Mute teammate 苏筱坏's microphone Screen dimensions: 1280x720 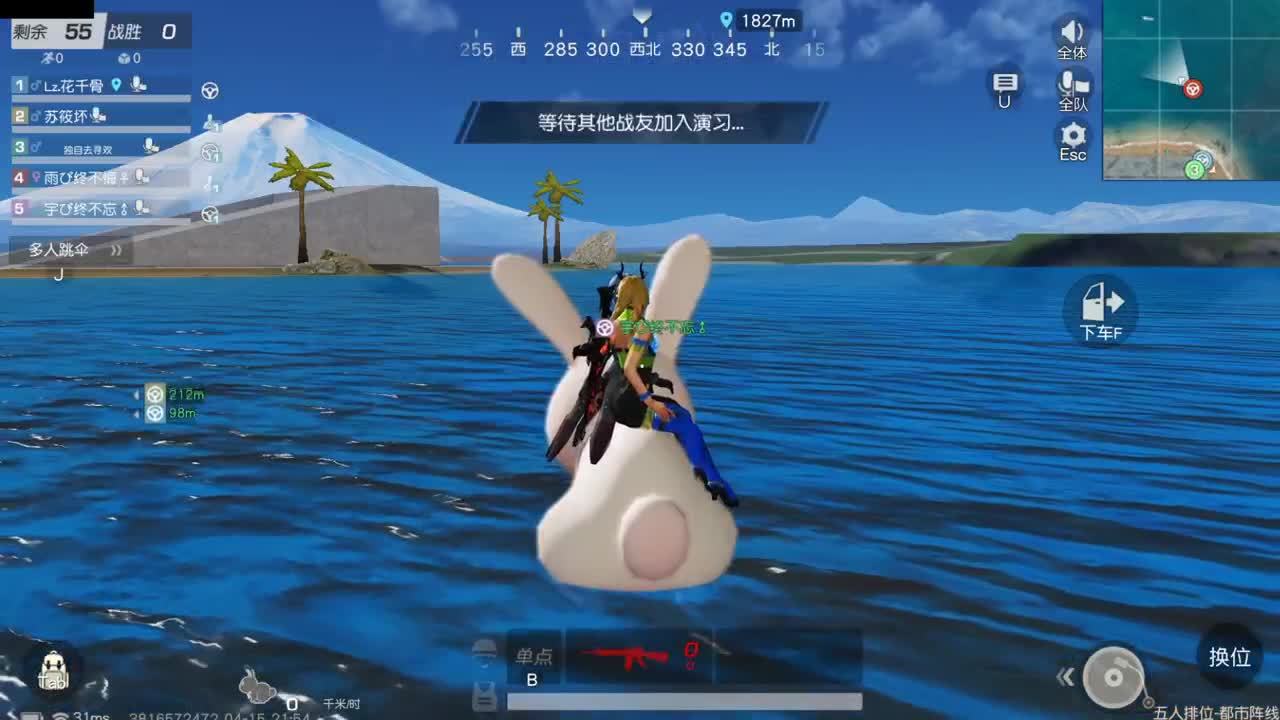click(95, 115)
